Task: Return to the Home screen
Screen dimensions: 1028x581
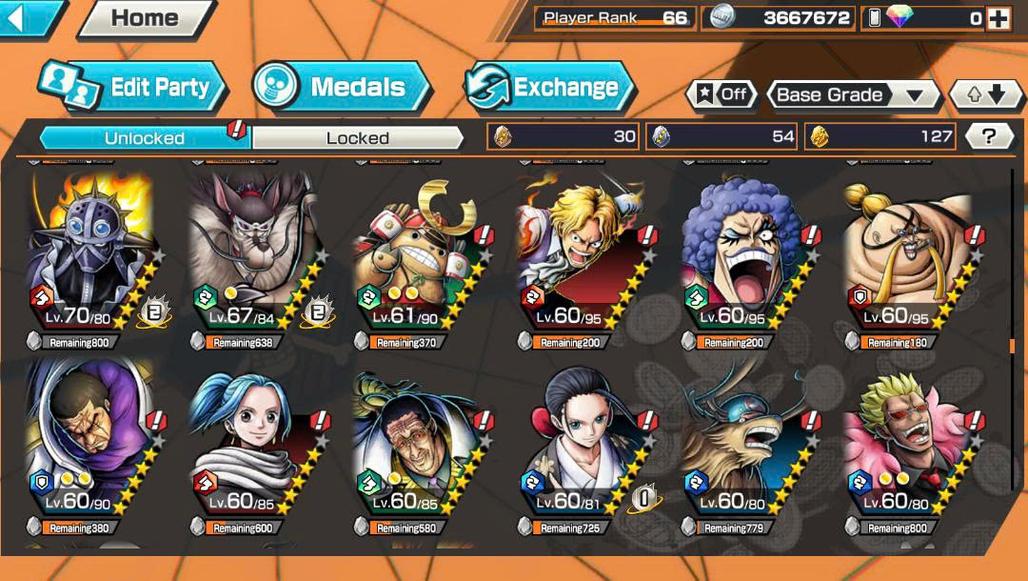Action: click(146, 17)
